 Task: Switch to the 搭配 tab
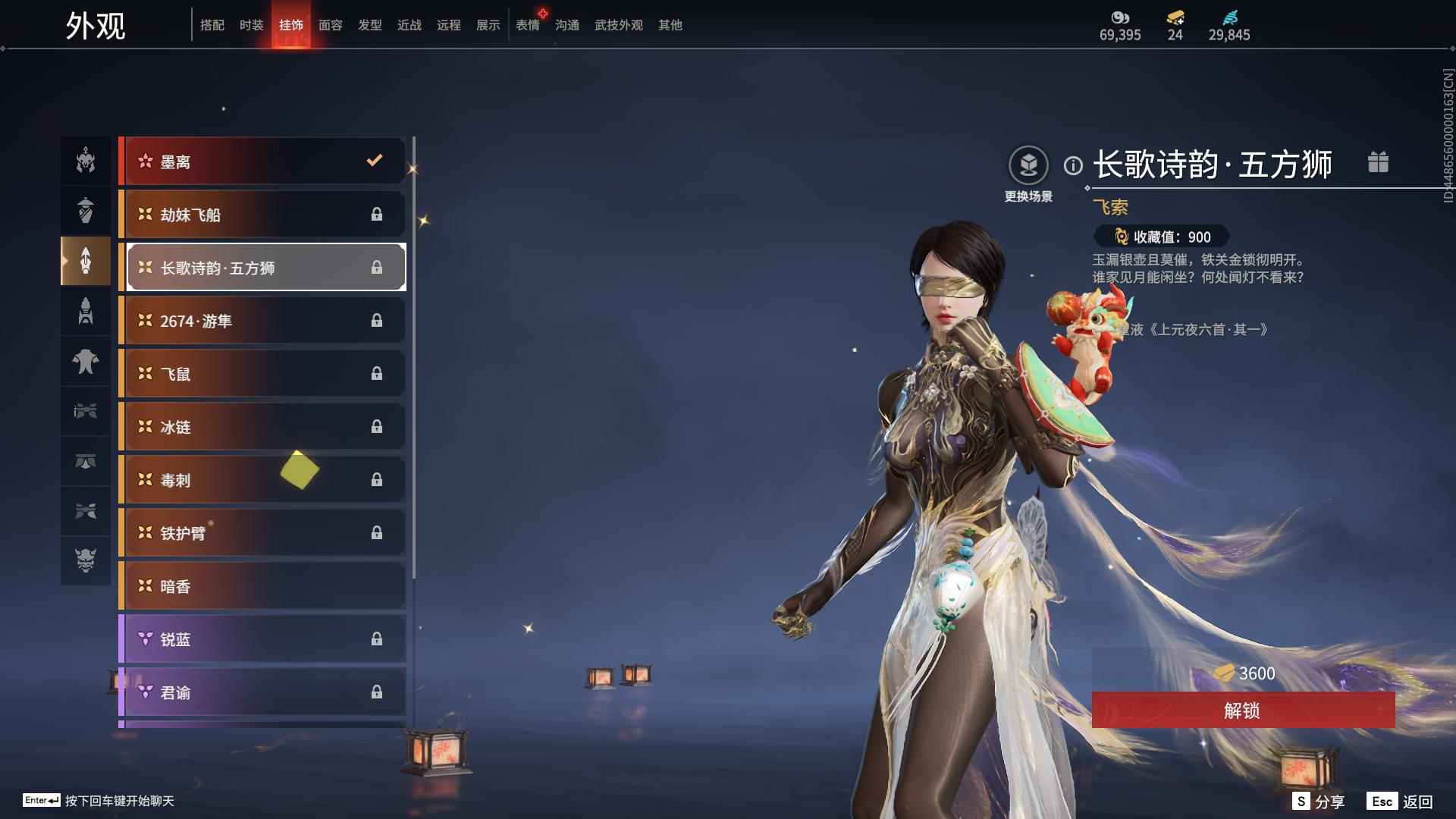pos(212,25)
